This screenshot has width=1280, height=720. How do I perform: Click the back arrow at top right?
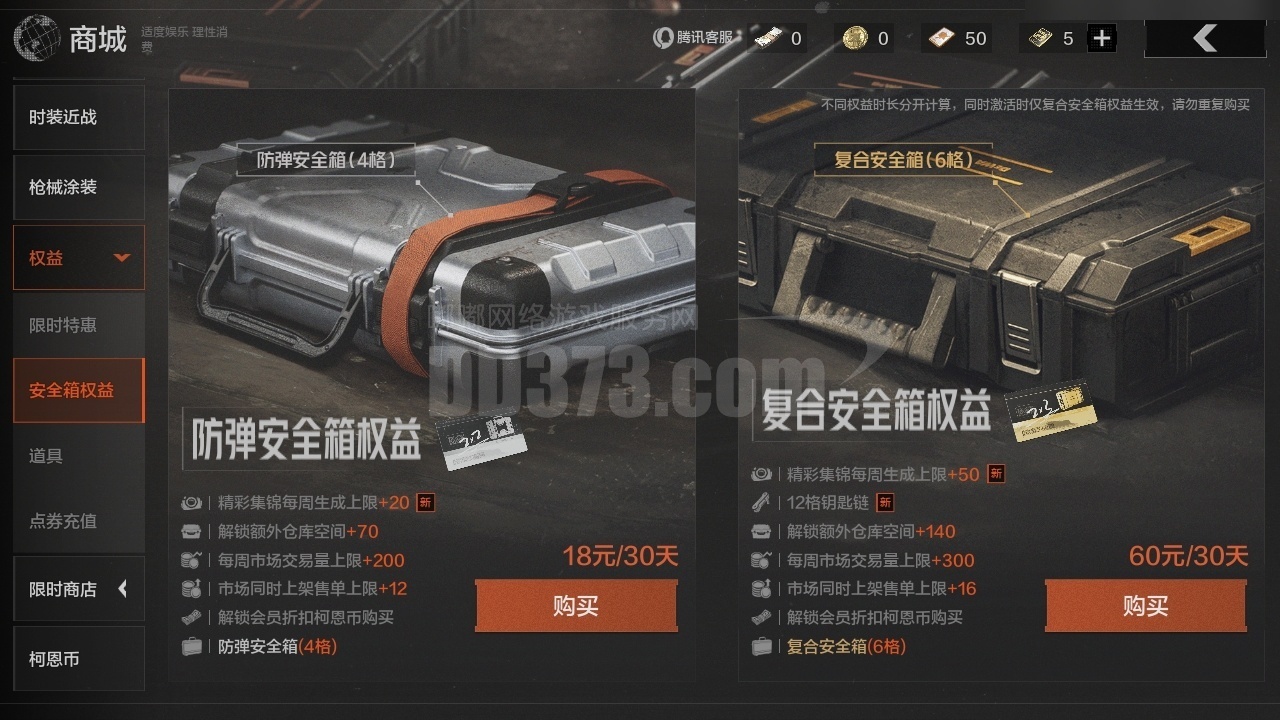1204,36
